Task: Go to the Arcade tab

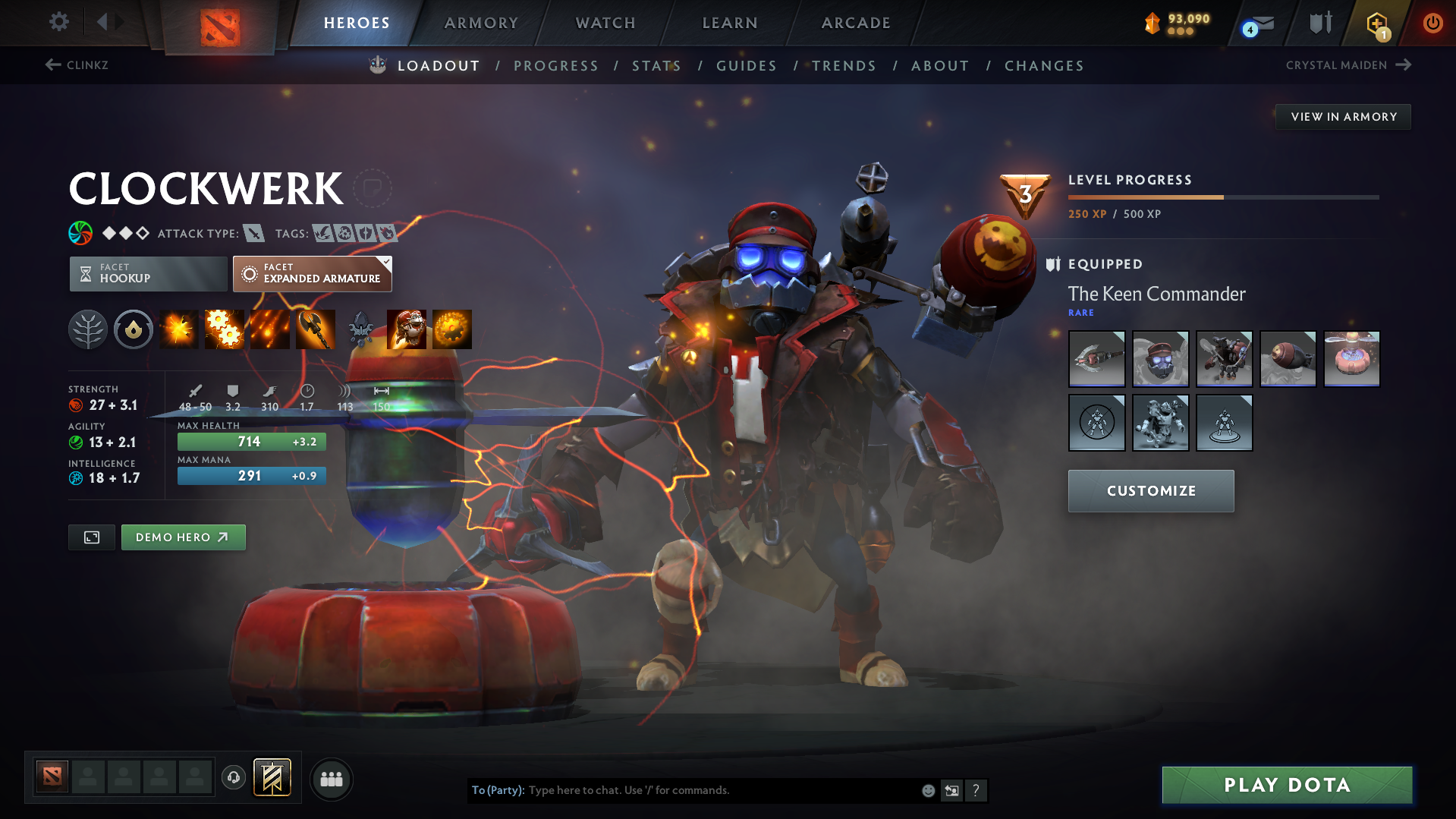Action: (856, 23)
